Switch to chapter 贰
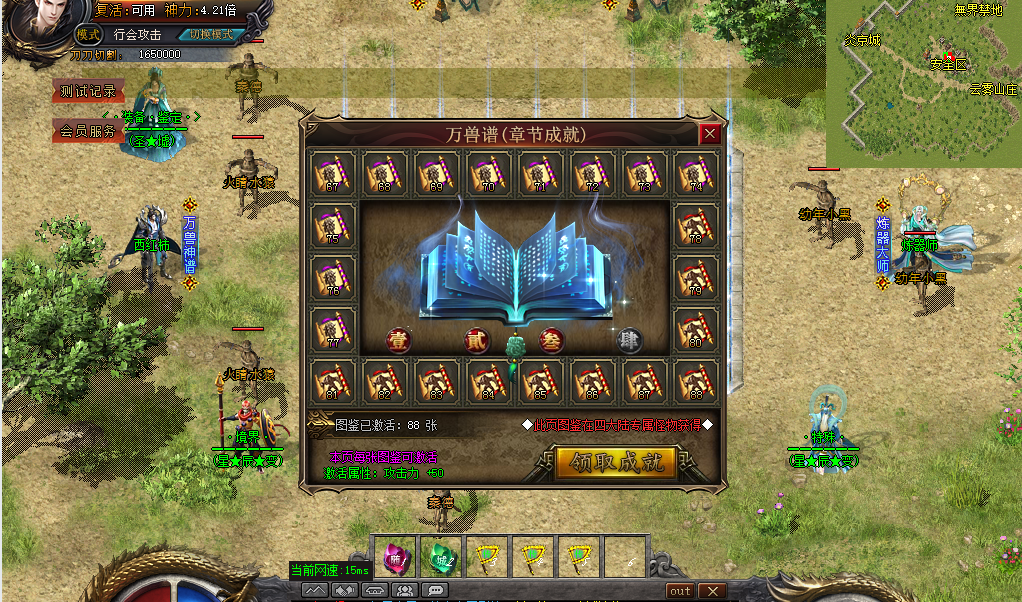Screen dimensions: 1022x602 (x=477, y=340)
